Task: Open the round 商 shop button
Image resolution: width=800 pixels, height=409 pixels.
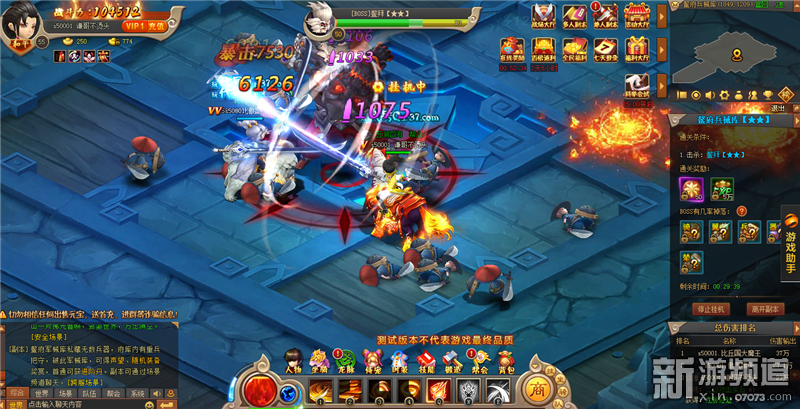Action: (539, 388)
